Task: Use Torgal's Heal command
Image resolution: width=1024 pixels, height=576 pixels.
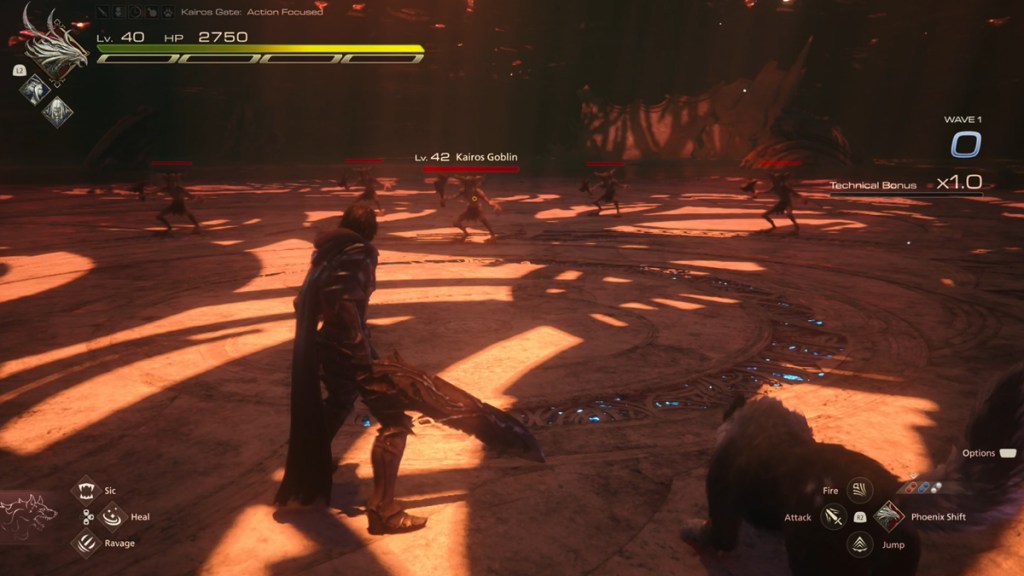Action: [x=112, y=516]
